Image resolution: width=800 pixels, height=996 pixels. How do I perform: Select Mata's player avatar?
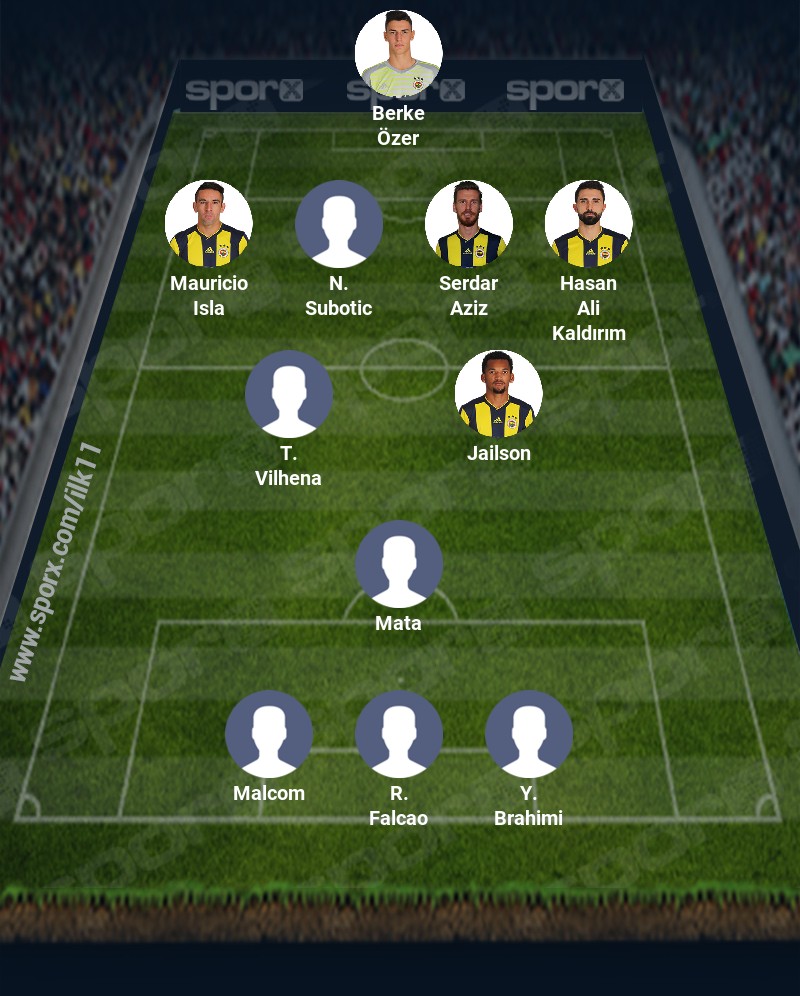(398, 564)
